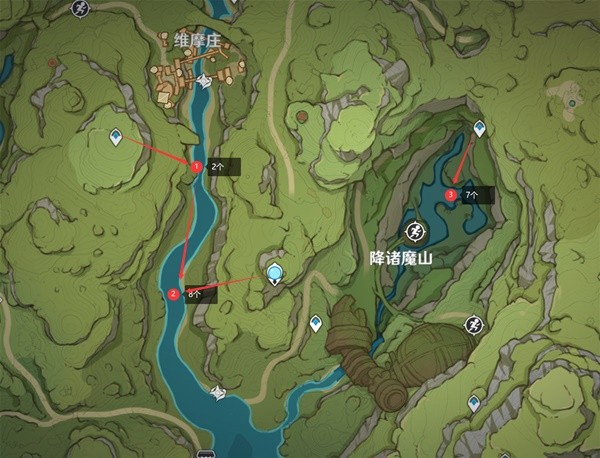Select the boat waypoint on the lower river

coord(218,392)
